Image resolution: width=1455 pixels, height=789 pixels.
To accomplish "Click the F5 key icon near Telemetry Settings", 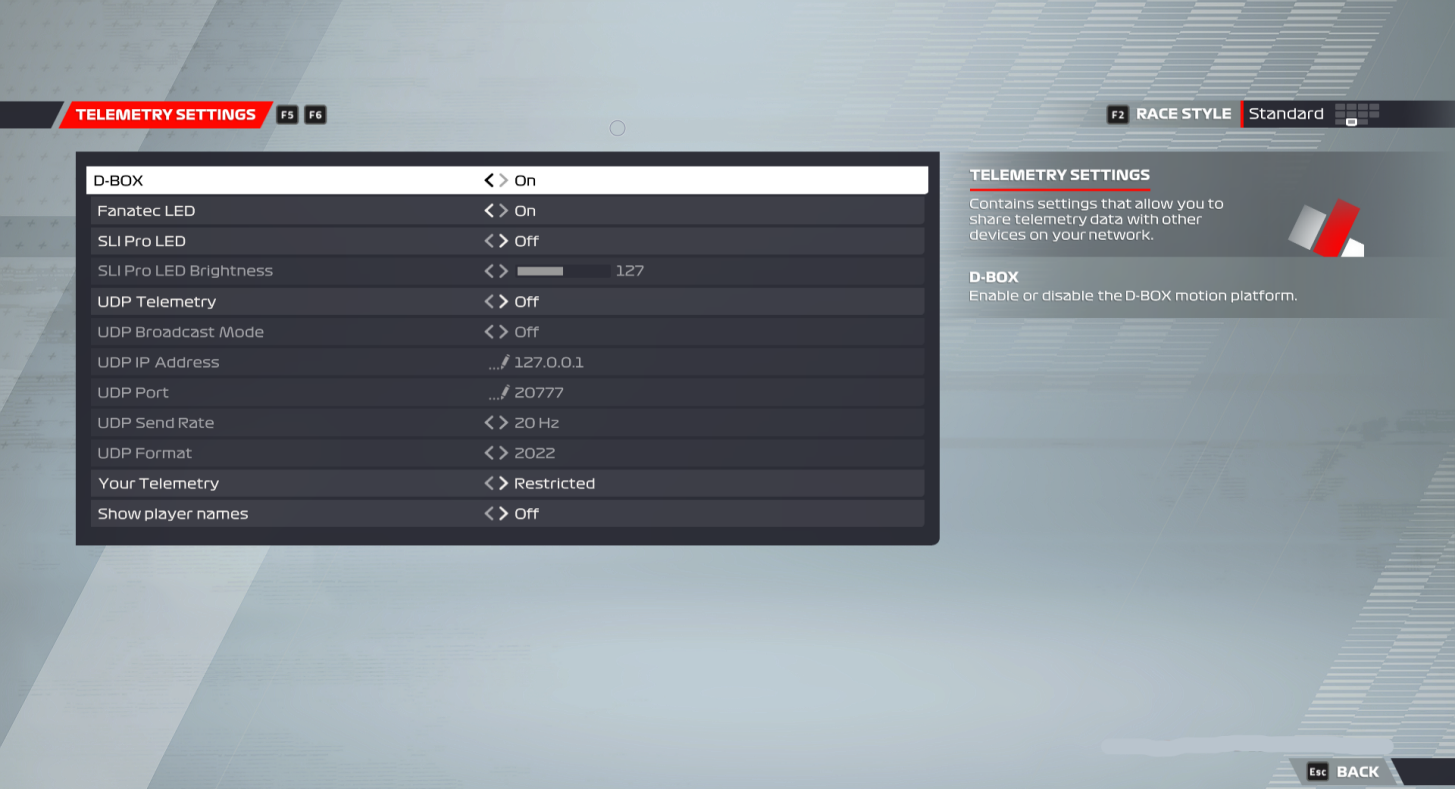I will click(287, 114).
